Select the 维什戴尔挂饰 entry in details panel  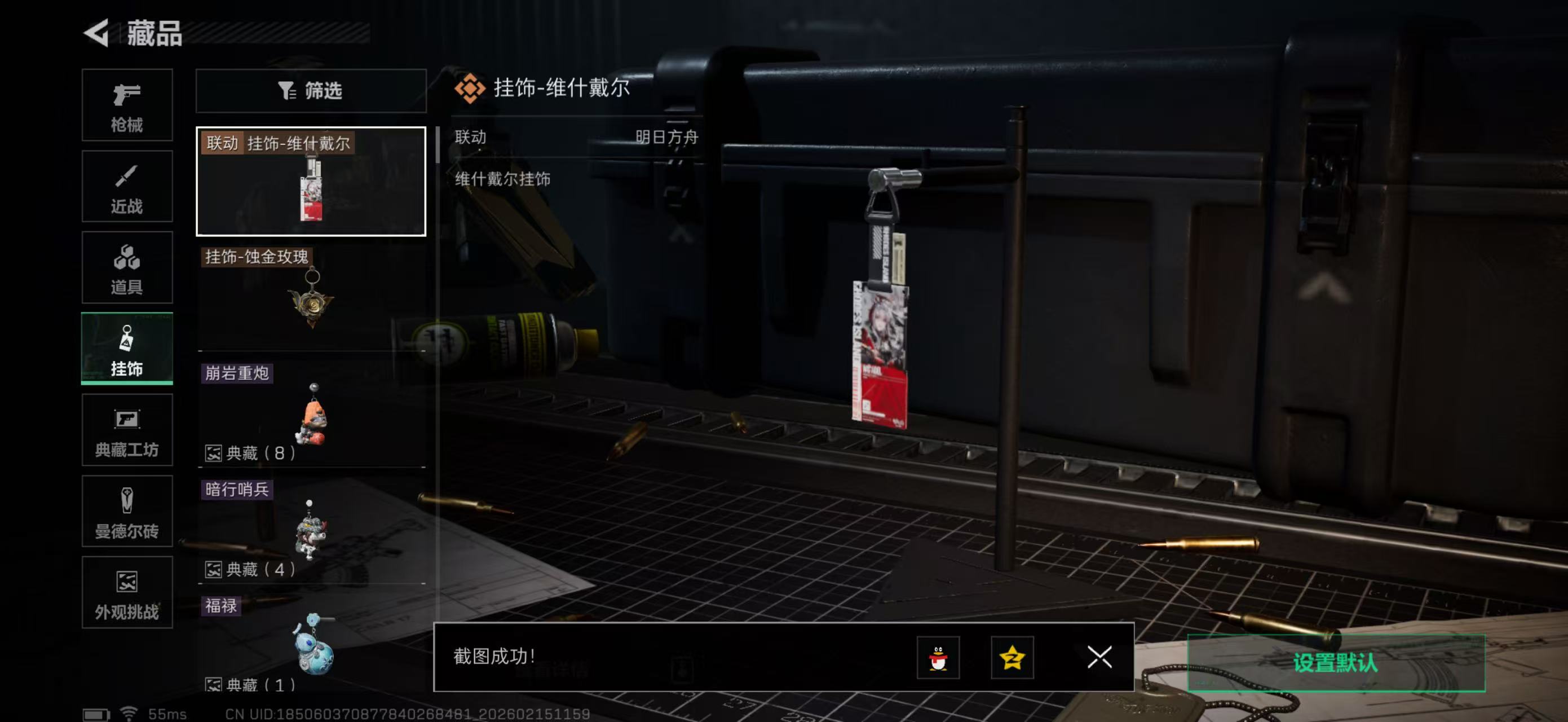[503, 179]
